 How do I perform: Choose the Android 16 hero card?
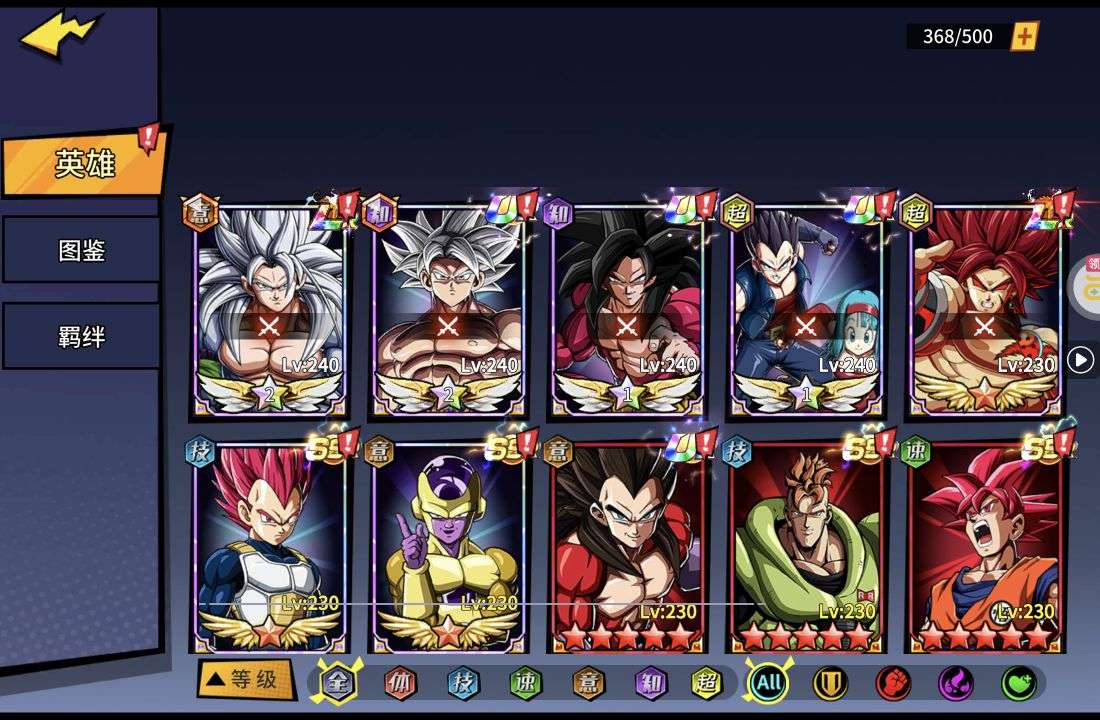[806, 547]
